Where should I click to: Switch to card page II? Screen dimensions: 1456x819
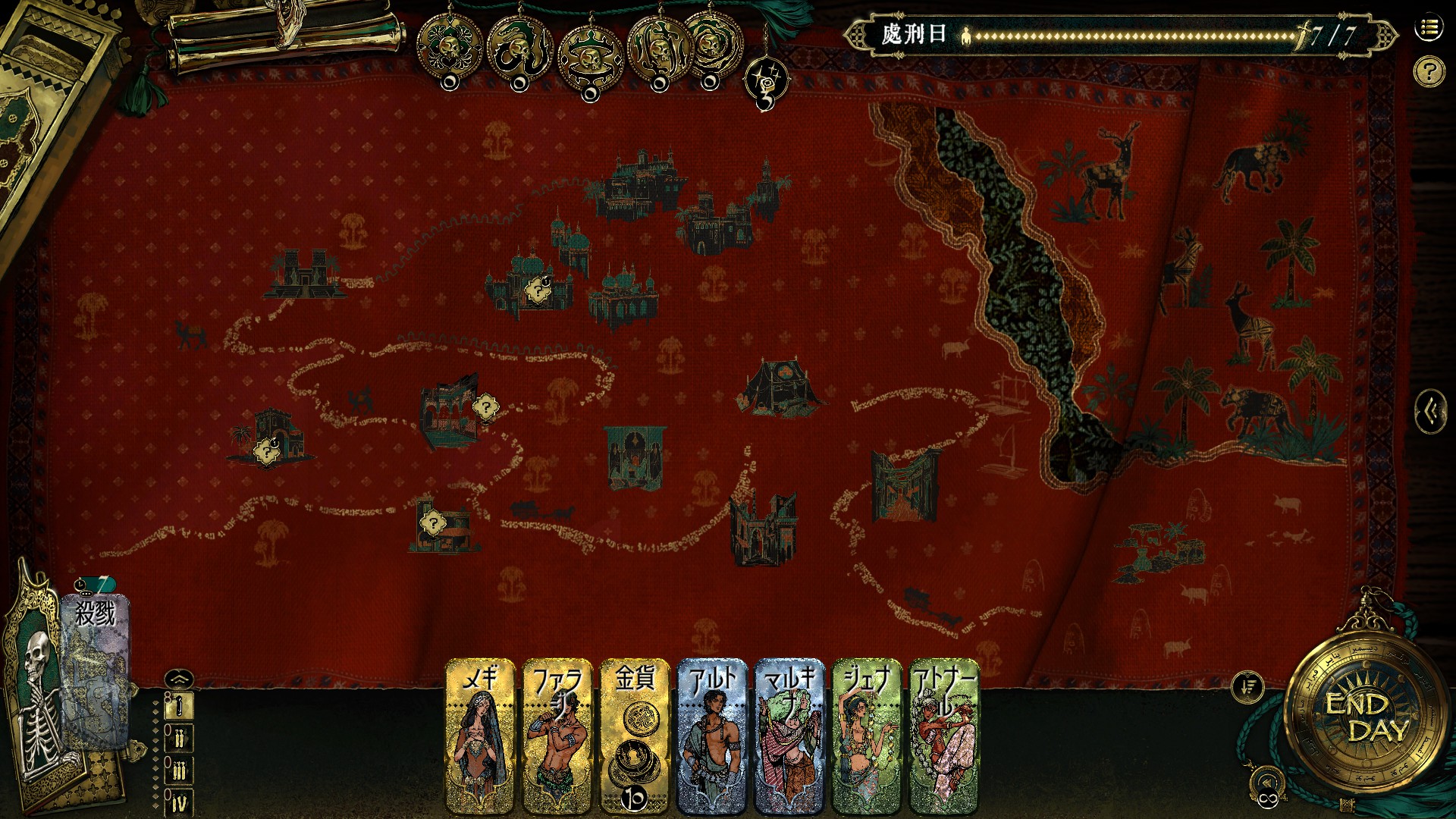click(179, 738)
